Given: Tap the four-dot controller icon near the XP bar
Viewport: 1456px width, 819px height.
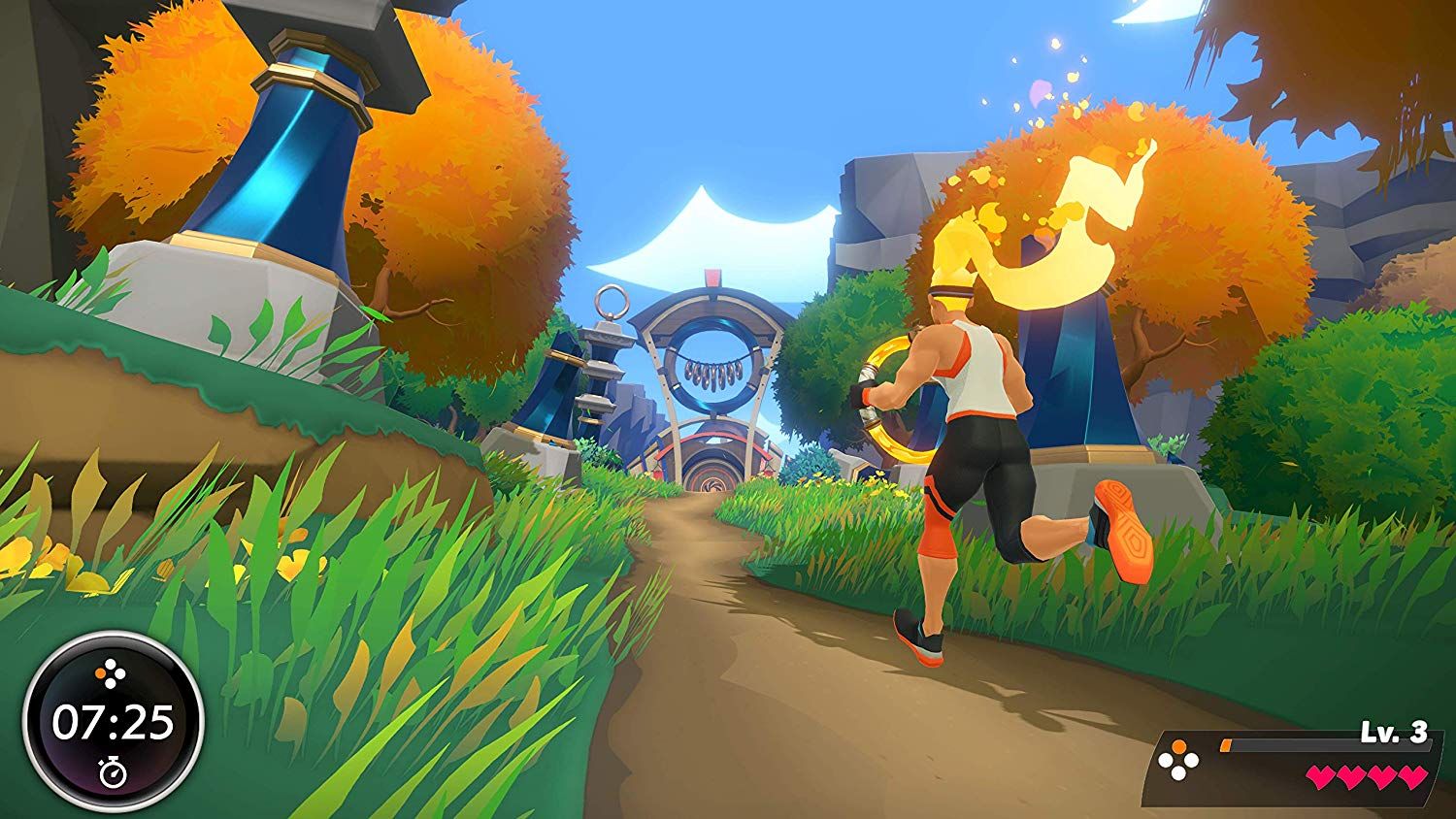Looking at the screenshot, I should click(x=1176, y=761).
